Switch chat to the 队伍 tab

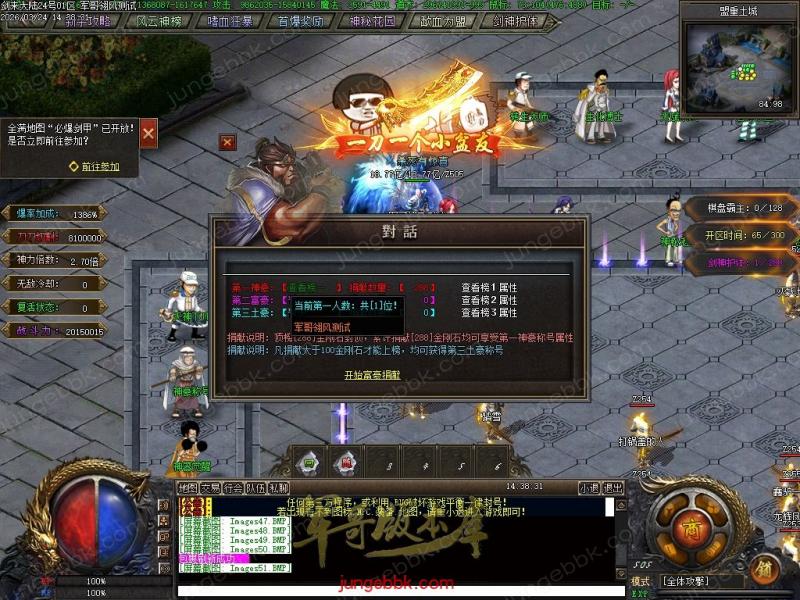[256, 488]
